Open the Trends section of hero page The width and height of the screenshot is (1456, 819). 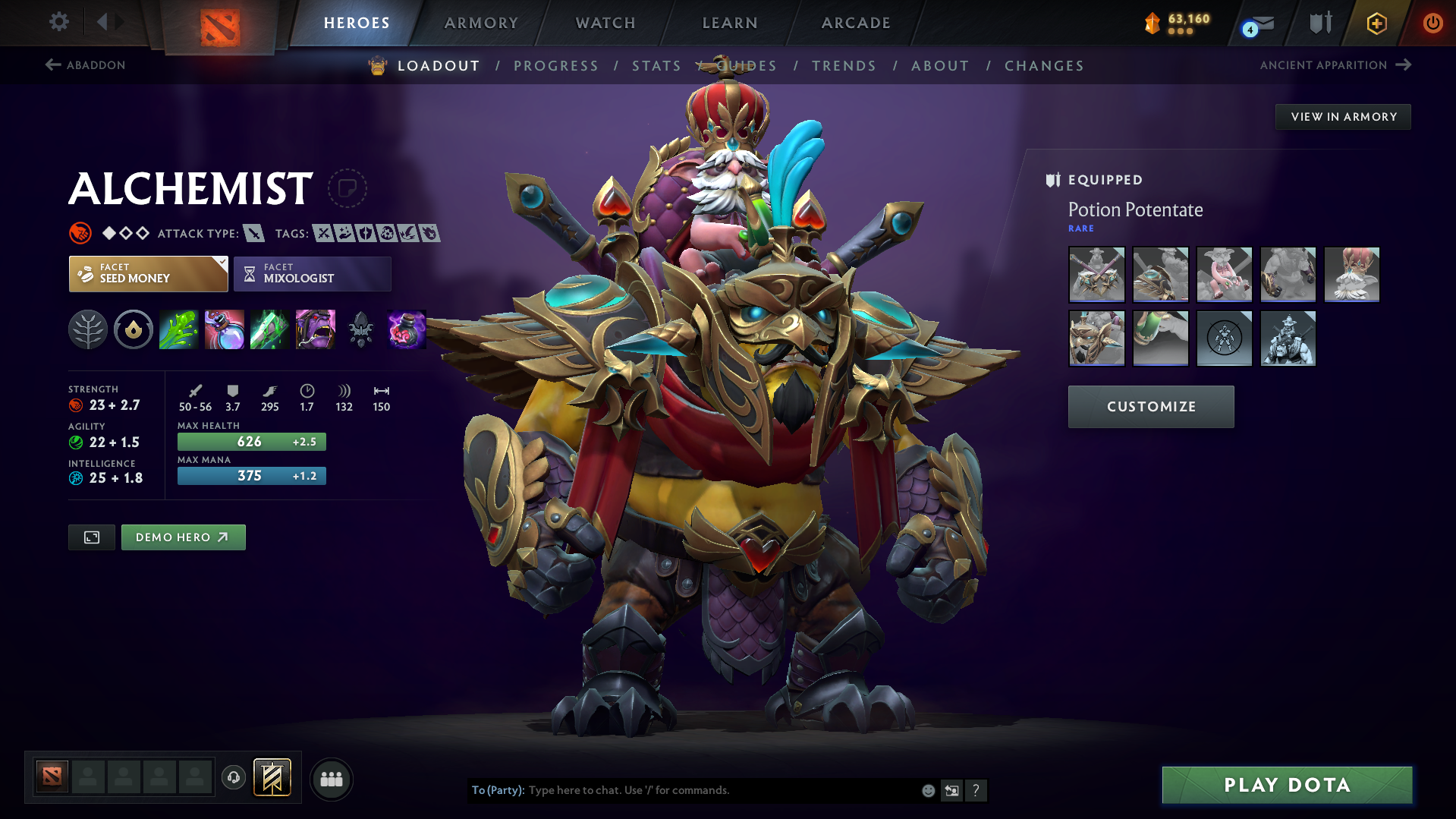coord(844,66)
